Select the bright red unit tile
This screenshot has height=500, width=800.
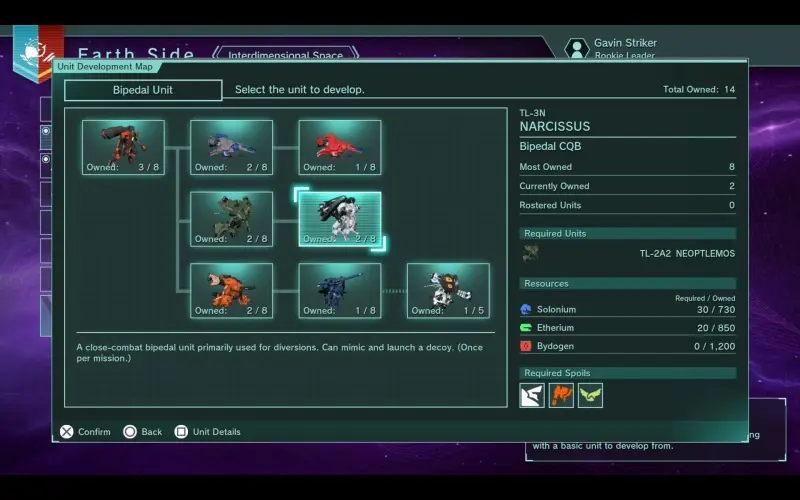coord(339,147)
